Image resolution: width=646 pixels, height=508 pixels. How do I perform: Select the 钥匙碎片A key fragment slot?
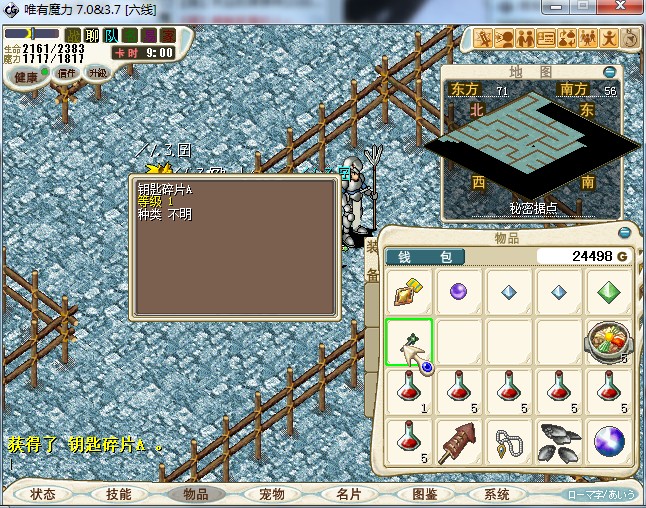pos(409,342)
